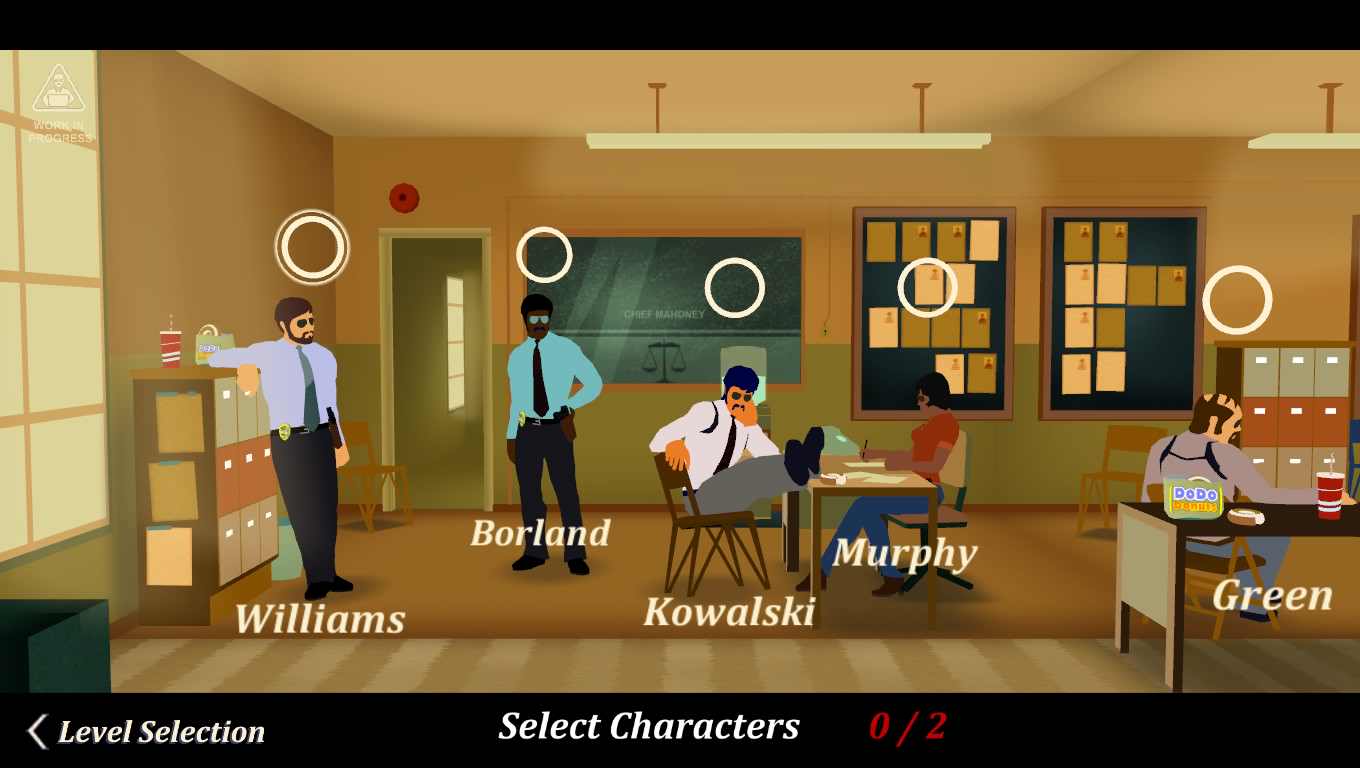Click the red fire alarm bell

tap(404, 196)
